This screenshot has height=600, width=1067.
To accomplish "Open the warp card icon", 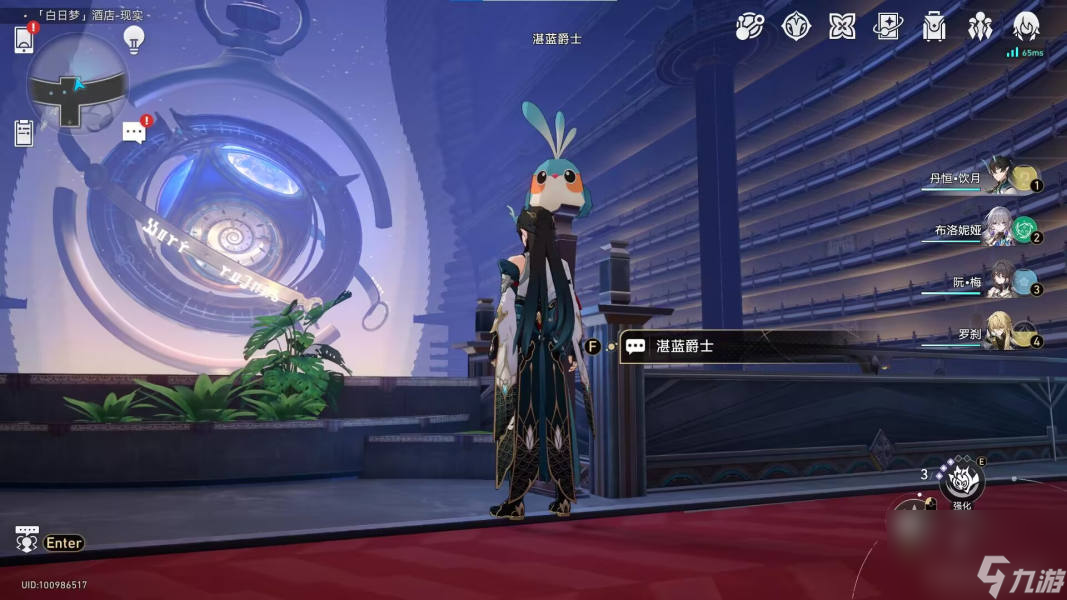I will coord(888,27).
